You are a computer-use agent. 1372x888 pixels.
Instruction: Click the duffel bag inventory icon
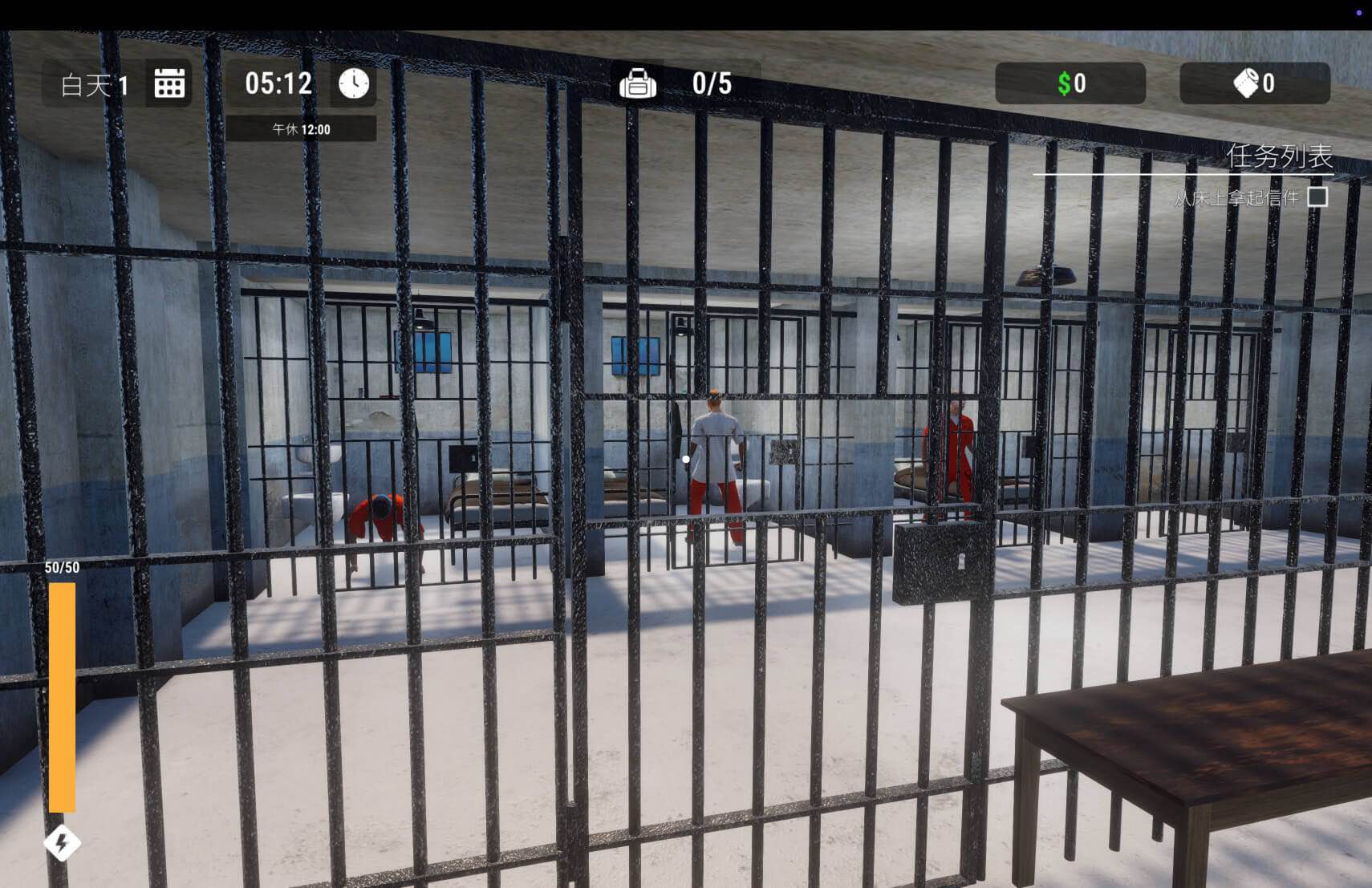click(638, 82)
